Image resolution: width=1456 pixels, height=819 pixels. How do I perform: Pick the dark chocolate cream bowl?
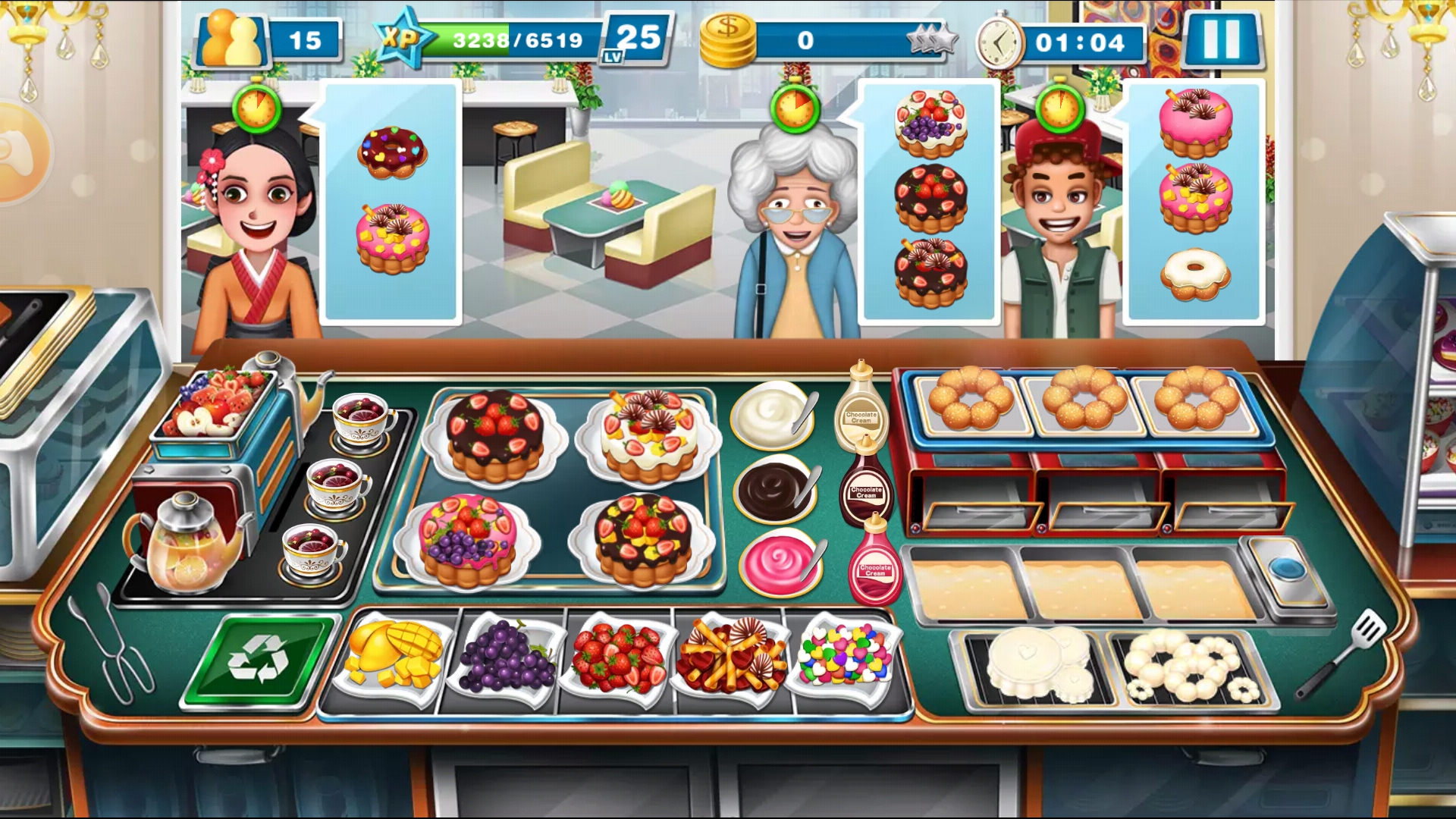pyautogui.click(x=775, y=489)
